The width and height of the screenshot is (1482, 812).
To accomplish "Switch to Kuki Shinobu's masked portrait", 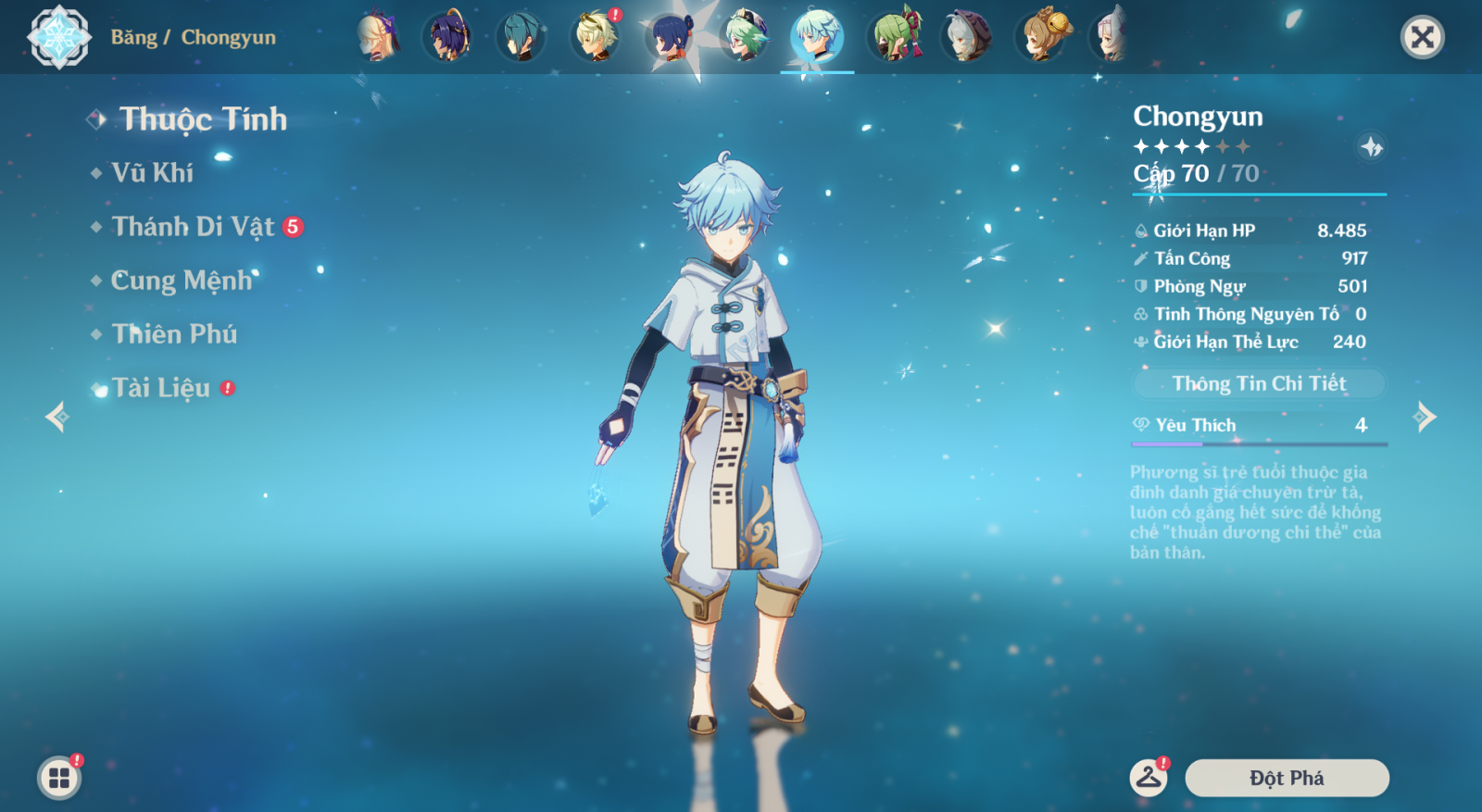I will tap(893, 37).
